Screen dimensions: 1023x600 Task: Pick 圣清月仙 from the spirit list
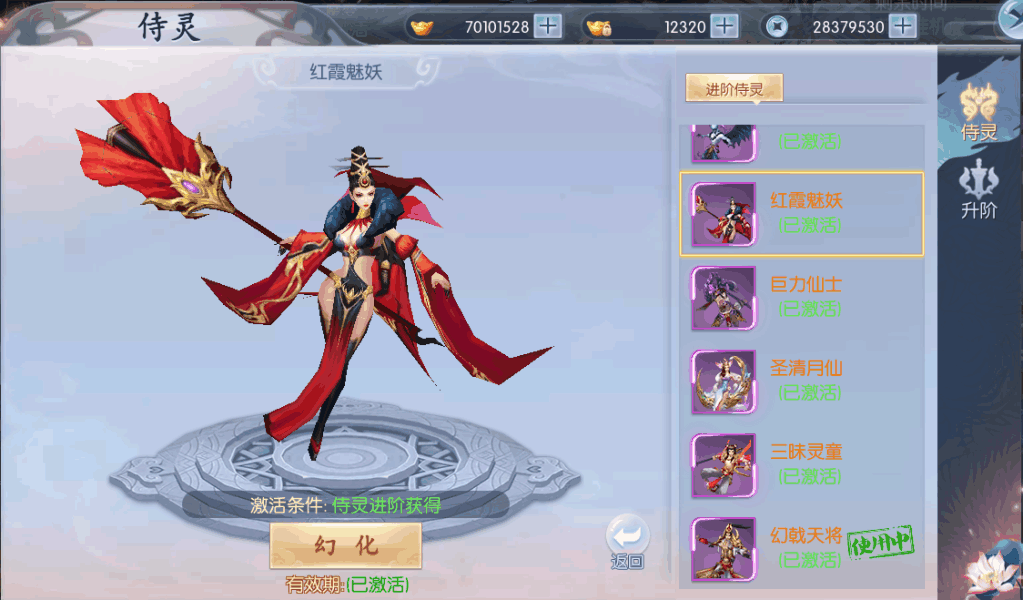coord(801,382)
